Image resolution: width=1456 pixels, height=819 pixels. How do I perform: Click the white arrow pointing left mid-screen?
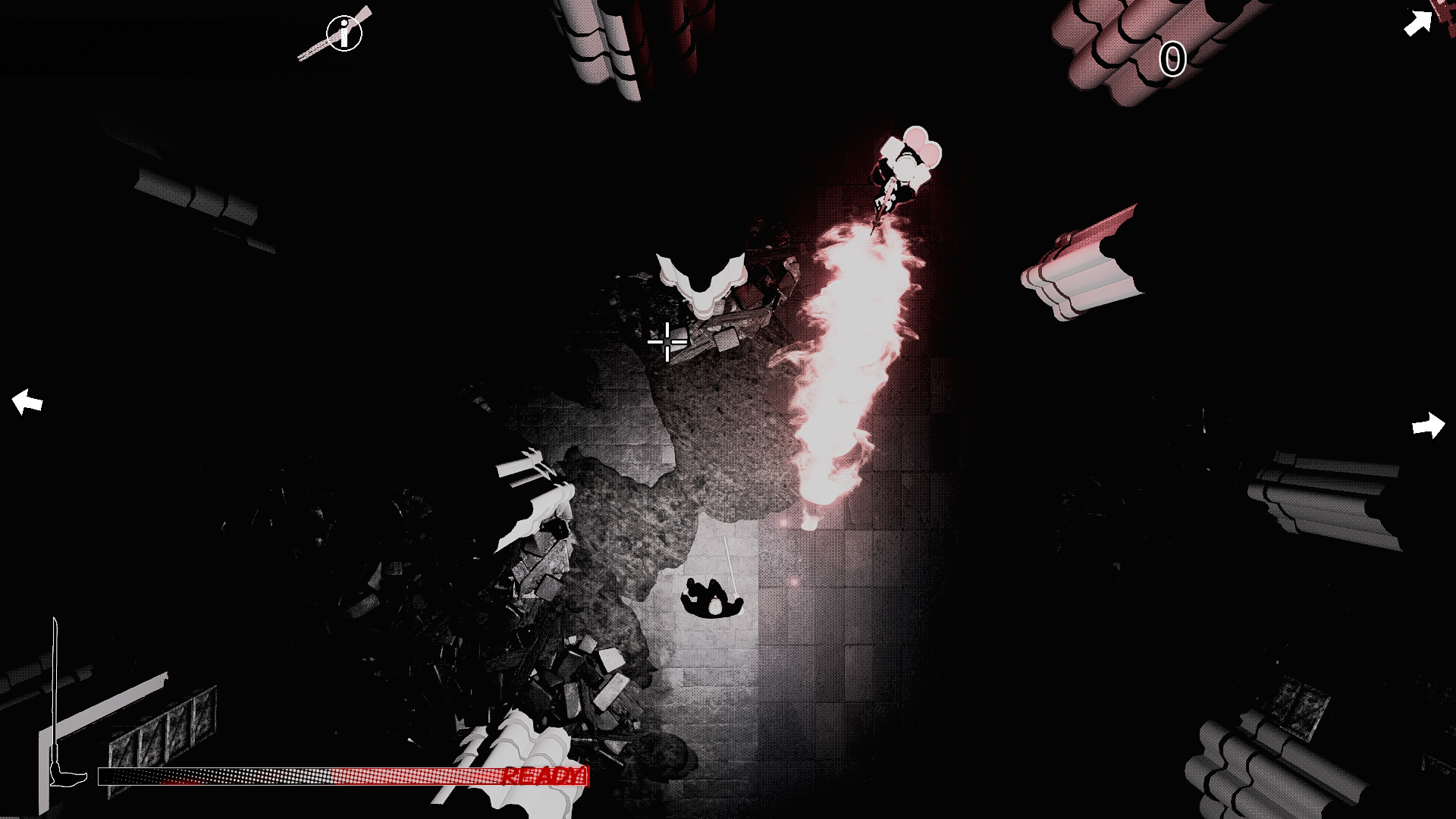[27, 402]
